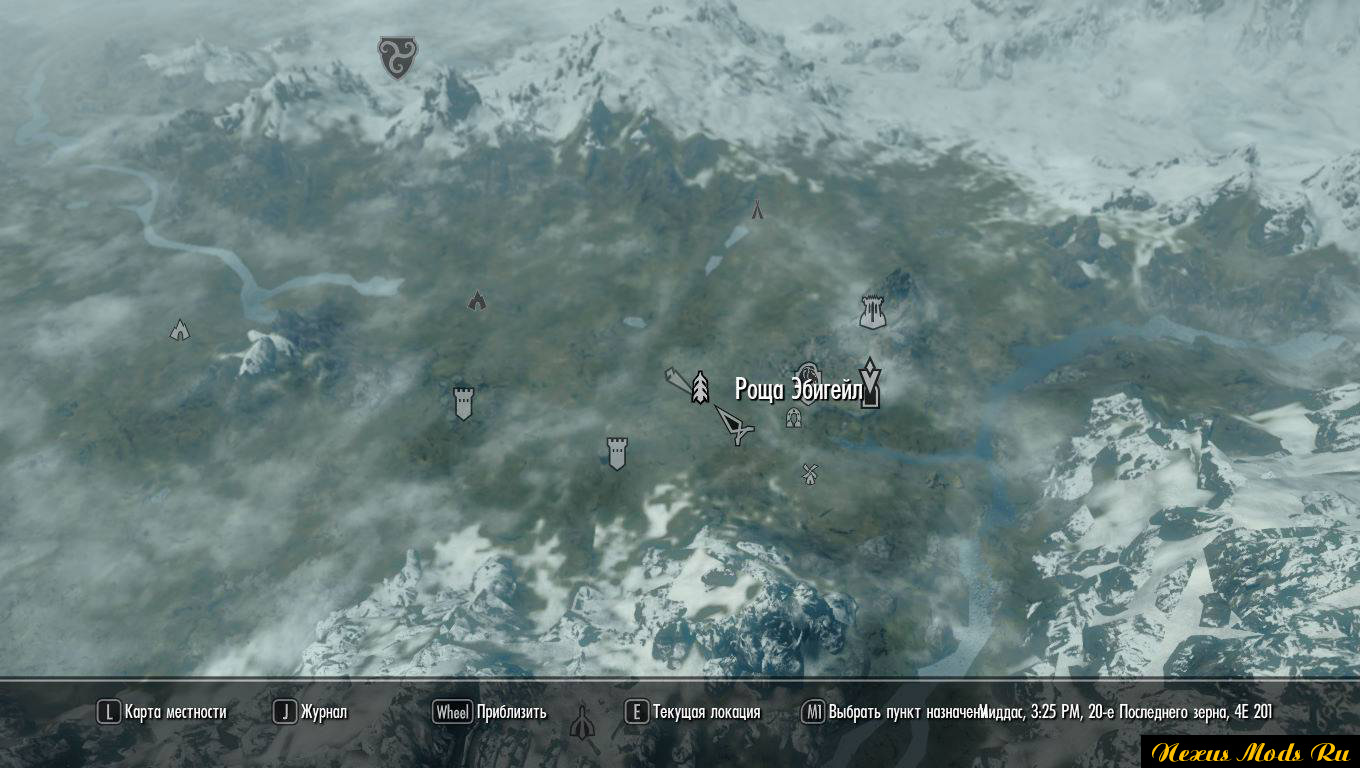This screenshot has height=768, width=1360.
Task: Select the dark undiscovered camp marker
Action: pos(477,300)
